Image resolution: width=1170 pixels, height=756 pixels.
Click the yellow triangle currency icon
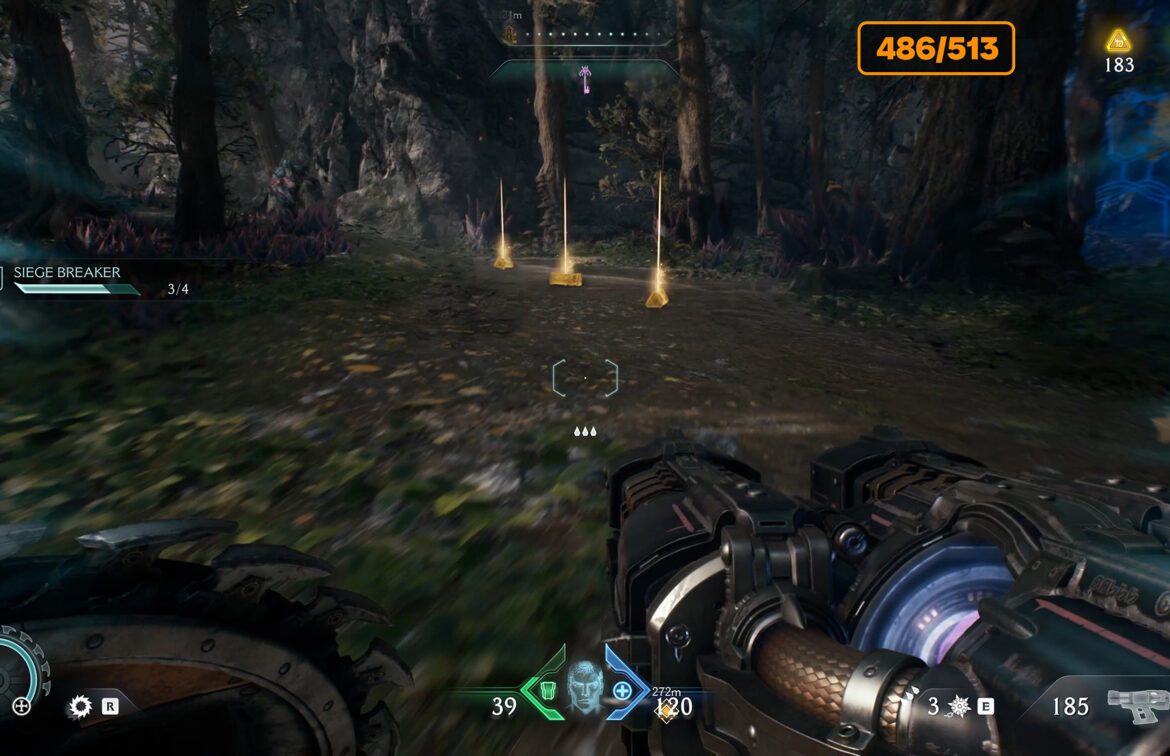click(1118, 41)
